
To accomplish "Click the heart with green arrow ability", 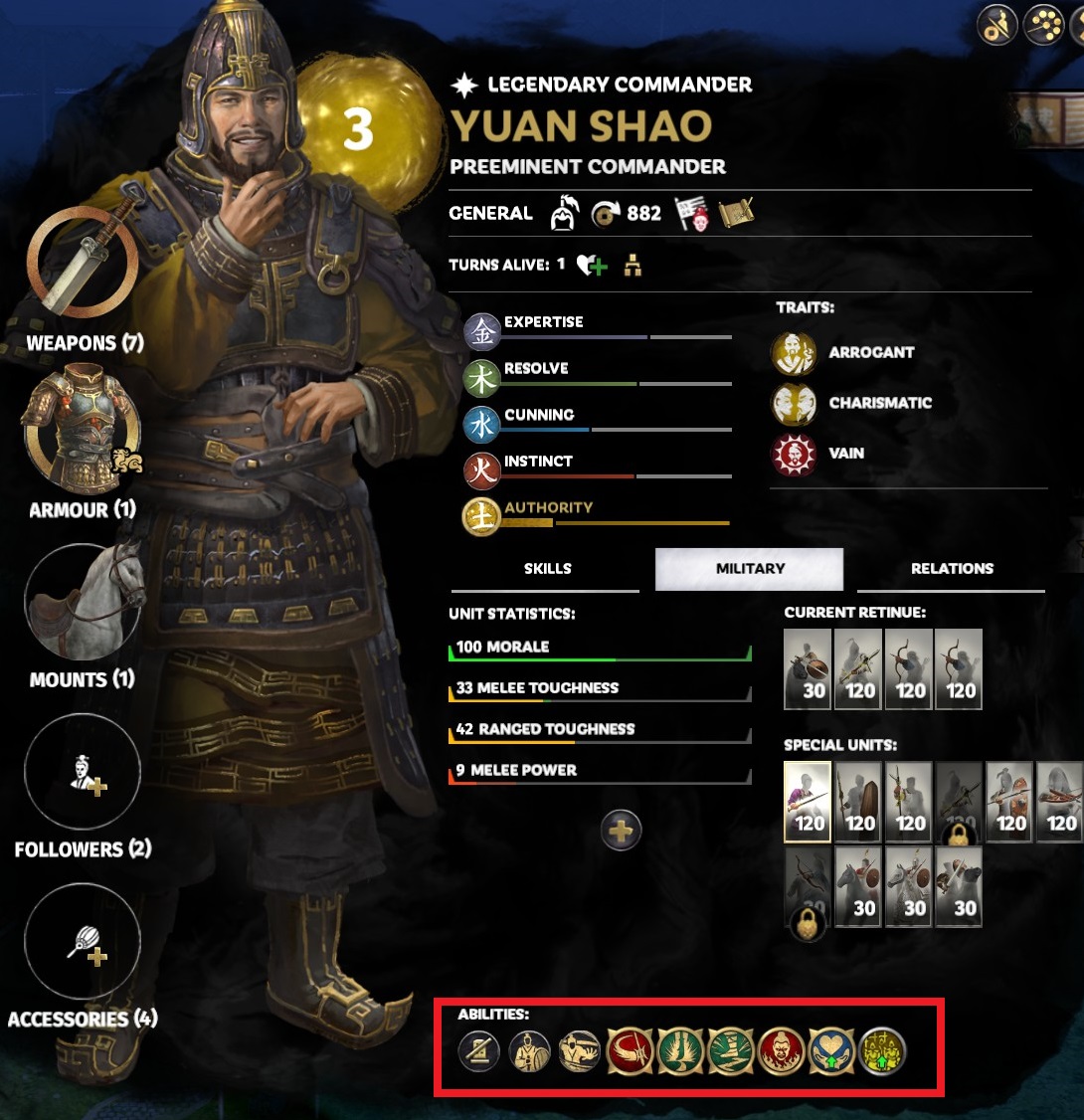I will pos(832,1050).
